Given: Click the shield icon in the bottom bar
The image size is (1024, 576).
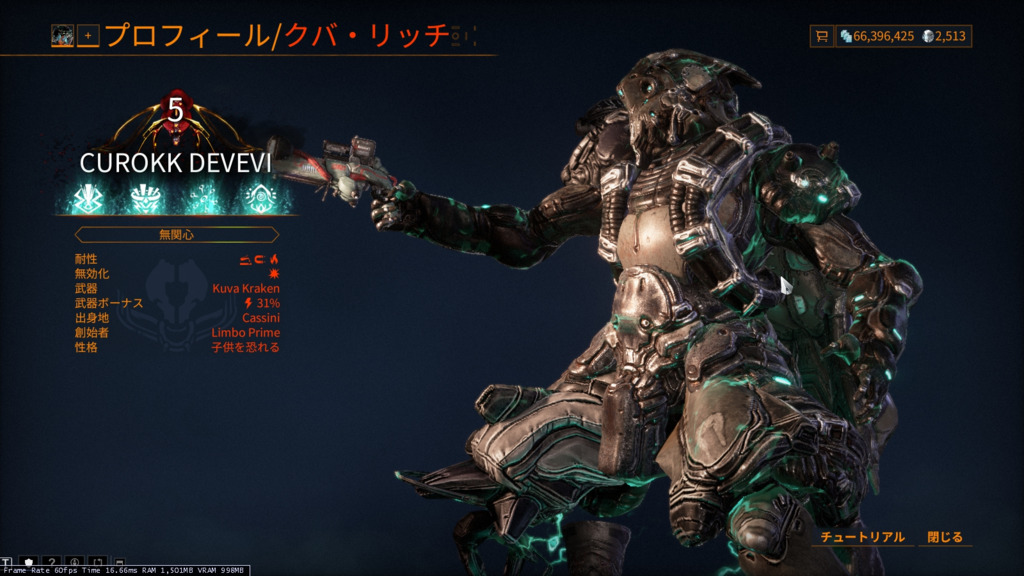Looking at the screenshot, I should [29, 563].
